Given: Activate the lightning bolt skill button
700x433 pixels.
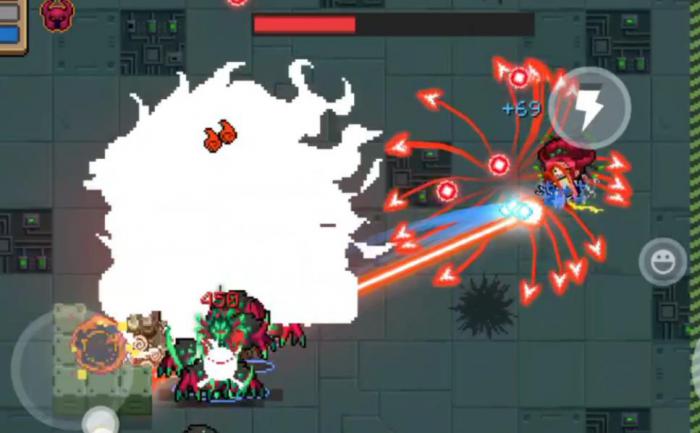Looking at the screenshot, I should point(589,107).
